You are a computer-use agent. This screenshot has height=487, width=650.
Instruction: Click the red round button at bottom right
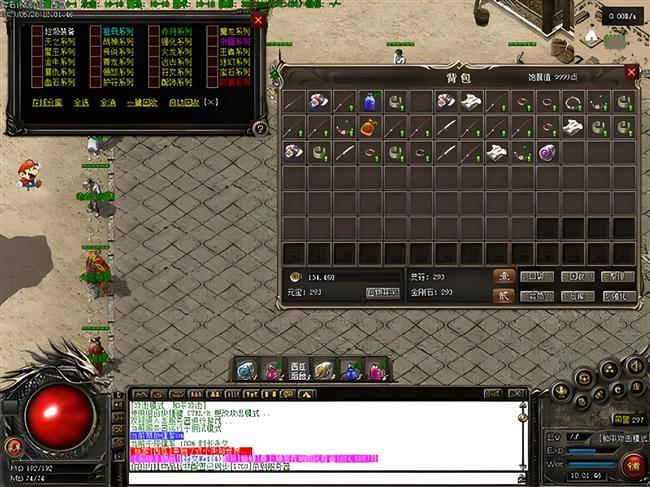click(632, 465)
